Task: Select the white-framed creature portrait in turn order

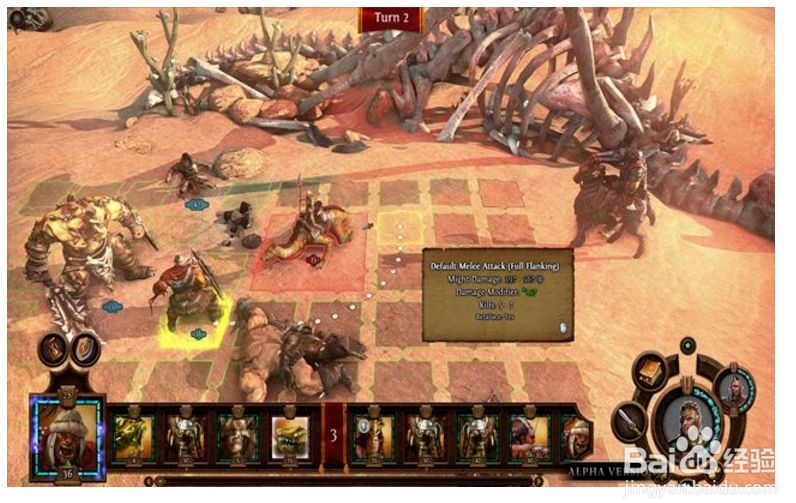Action: (291, 435)
